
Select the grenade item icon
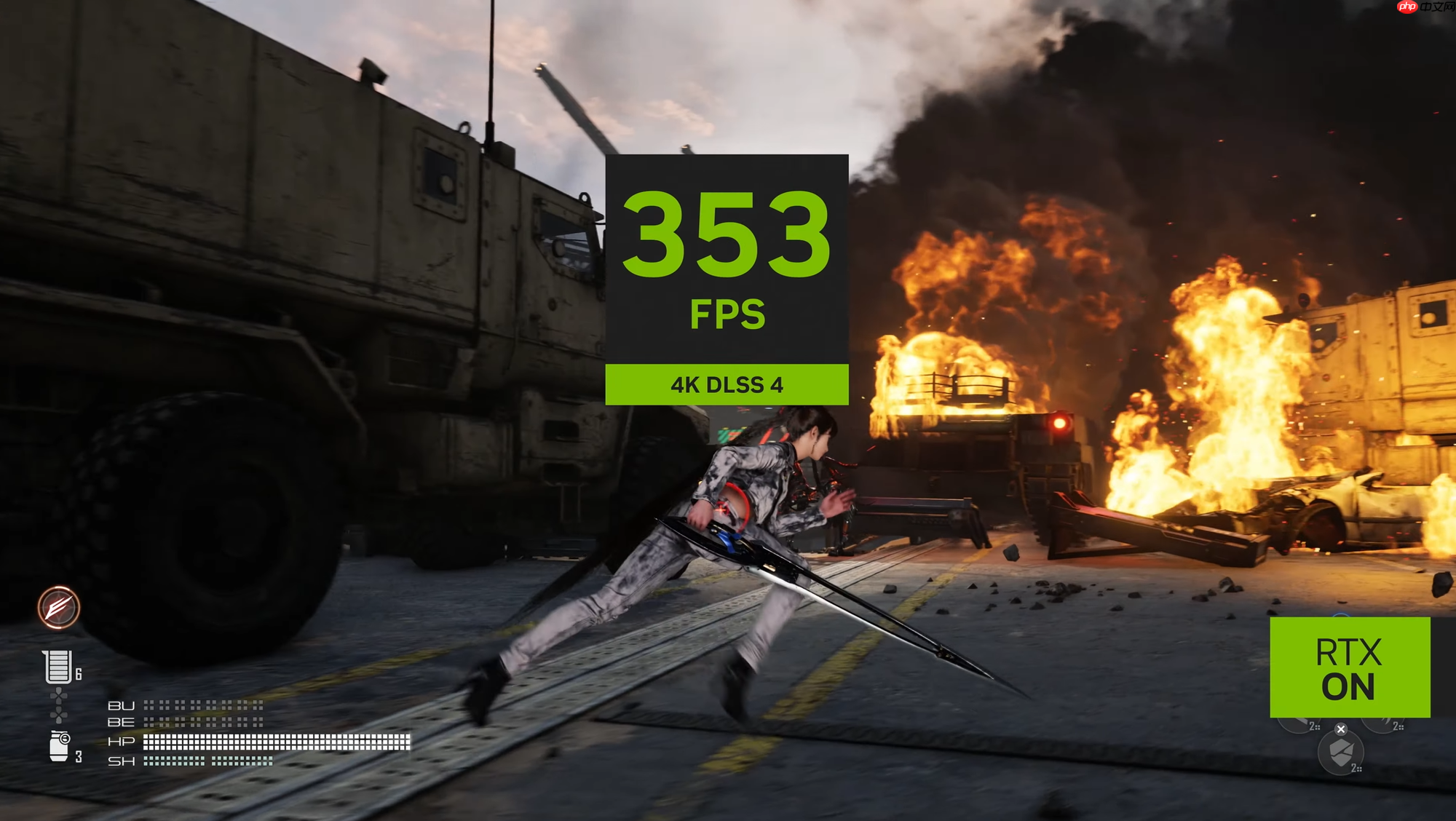click(x=59, y=747)
